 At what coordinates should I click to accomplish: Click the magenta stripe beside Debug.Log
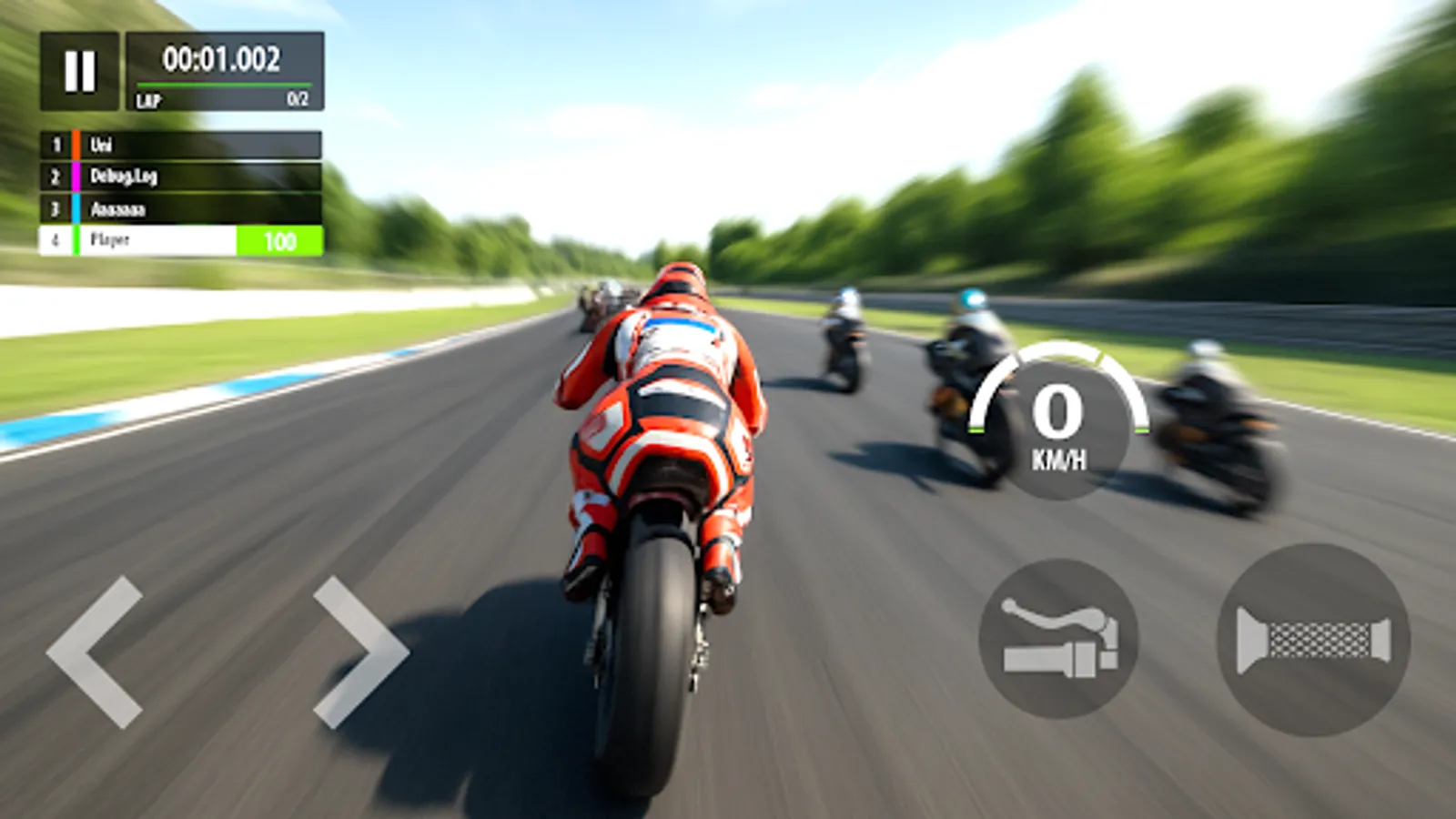point(76,176)
